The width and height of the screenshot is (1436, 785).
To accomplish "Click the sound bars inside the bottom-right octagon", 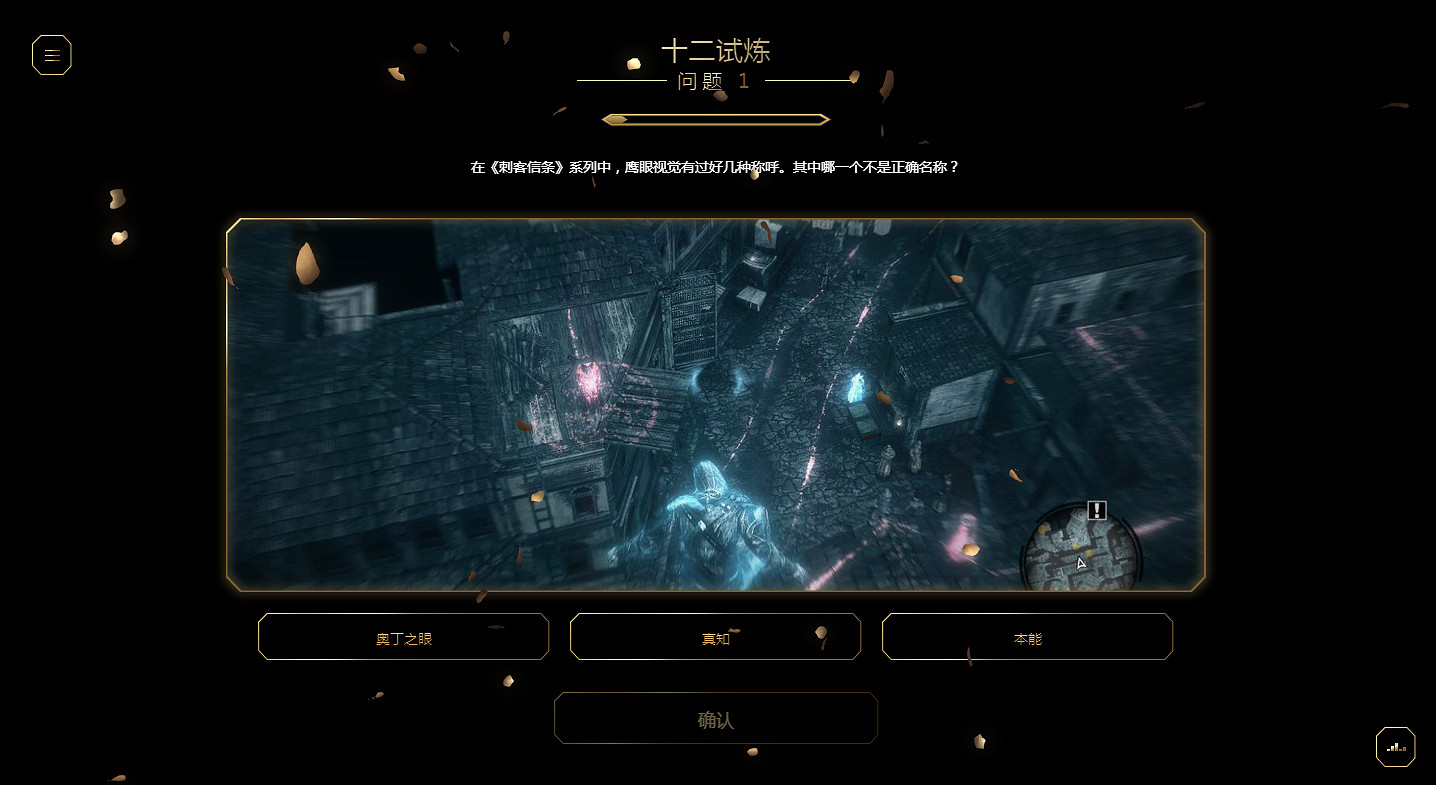I will [1394, 747].
